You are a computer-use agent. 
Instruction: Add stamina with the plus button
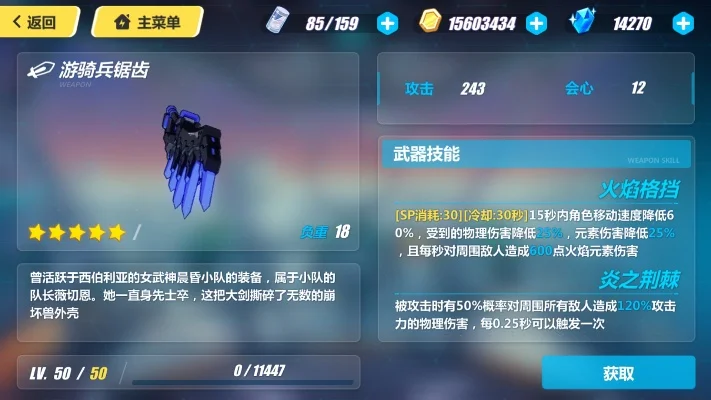coord(387,22)
